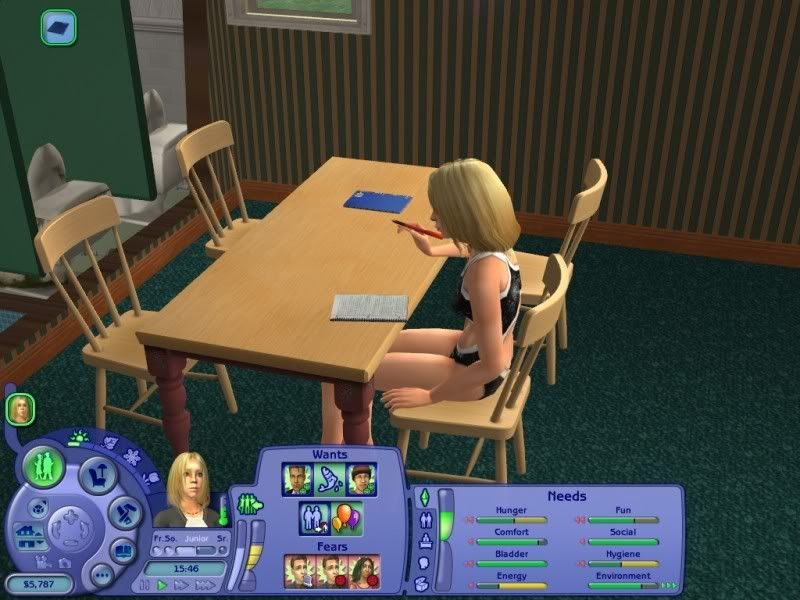The width and height of the screenshot is (800, 600).
Task: Open the Personality head tab
Action: coord(424,564)
